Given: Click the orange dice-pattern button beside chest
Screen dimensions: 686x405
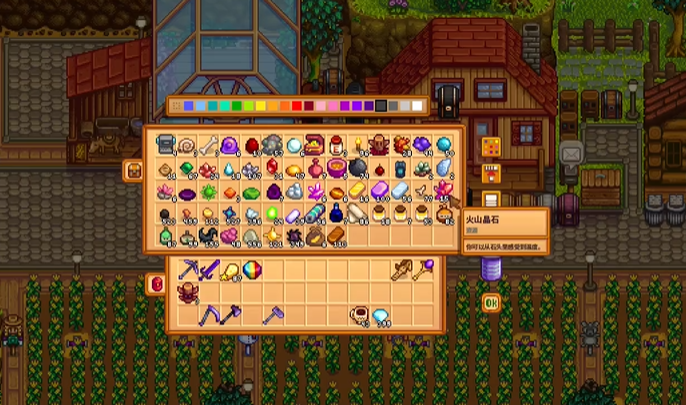Looking at the screenshot, I should point(490,148).
